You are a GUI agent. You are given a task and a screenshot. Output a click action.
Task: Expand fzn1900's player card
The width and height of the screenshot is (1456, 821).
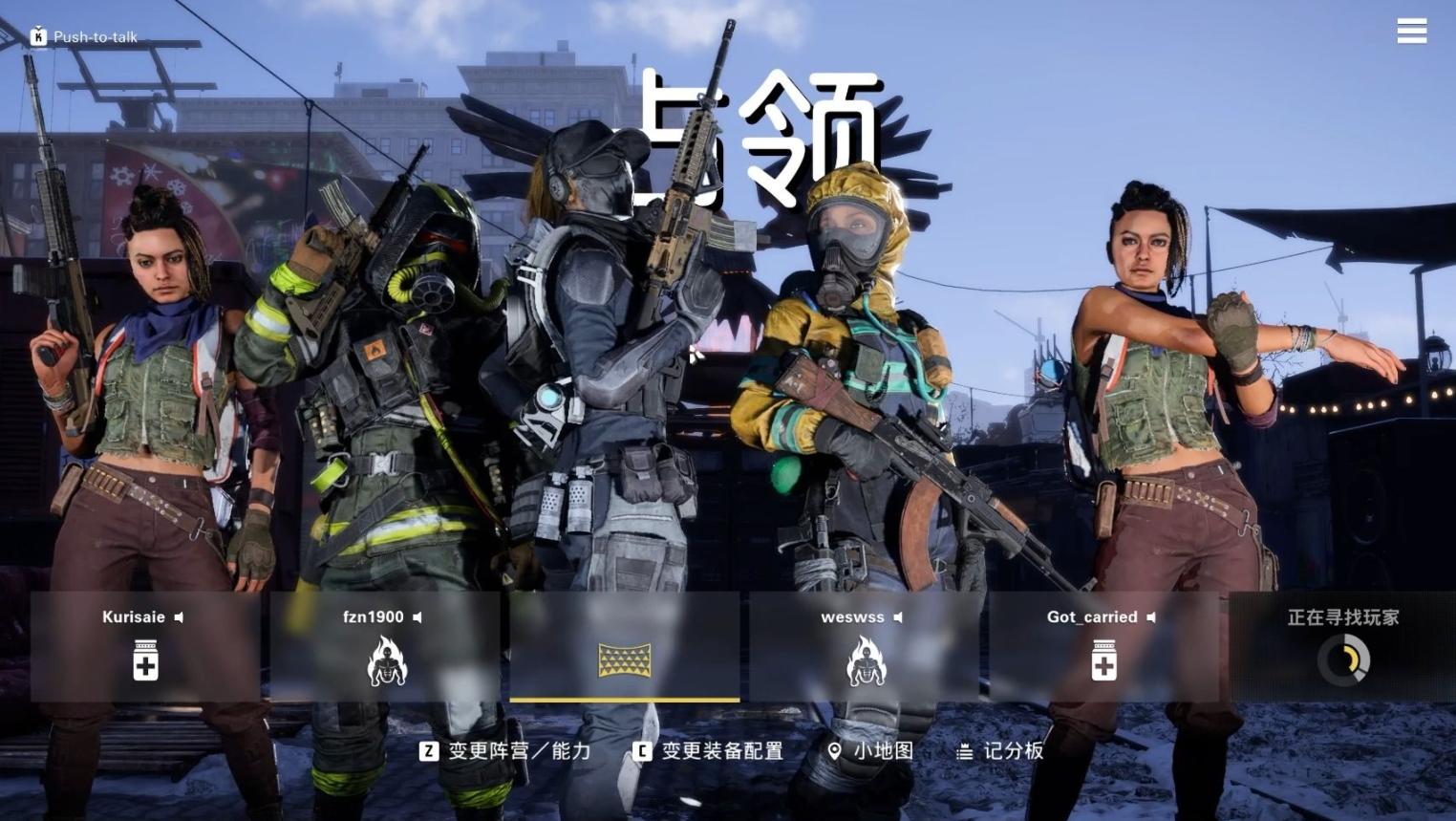[x=386, y=648]
